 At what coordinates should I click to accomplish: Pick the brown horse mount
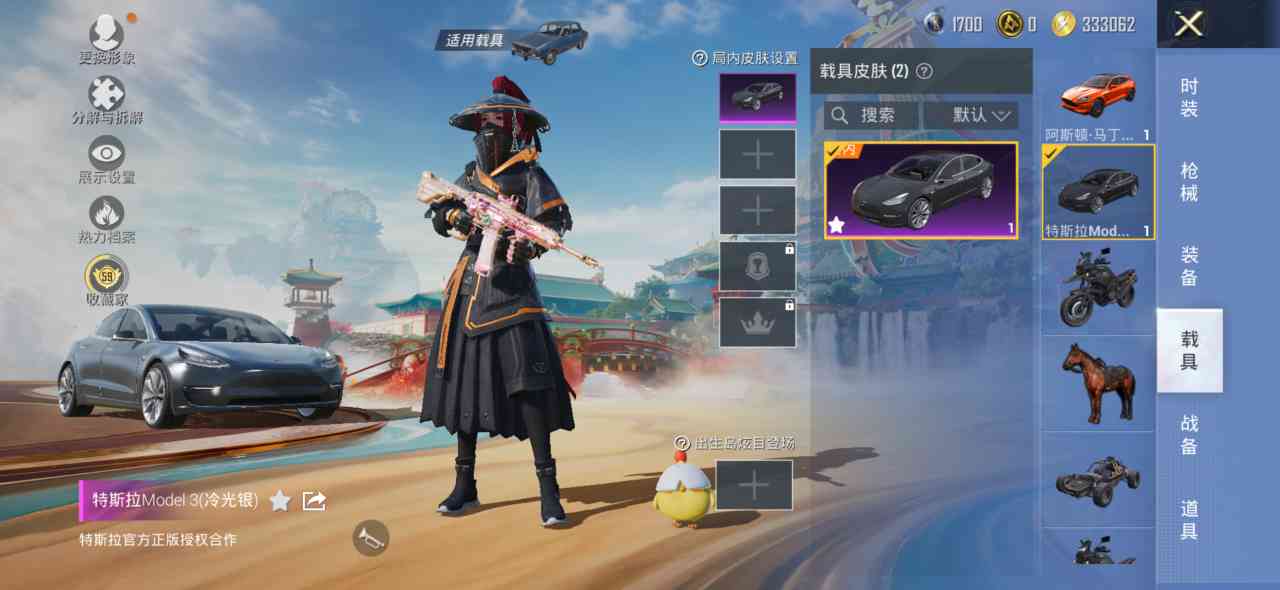click(x=1098, y=382)
